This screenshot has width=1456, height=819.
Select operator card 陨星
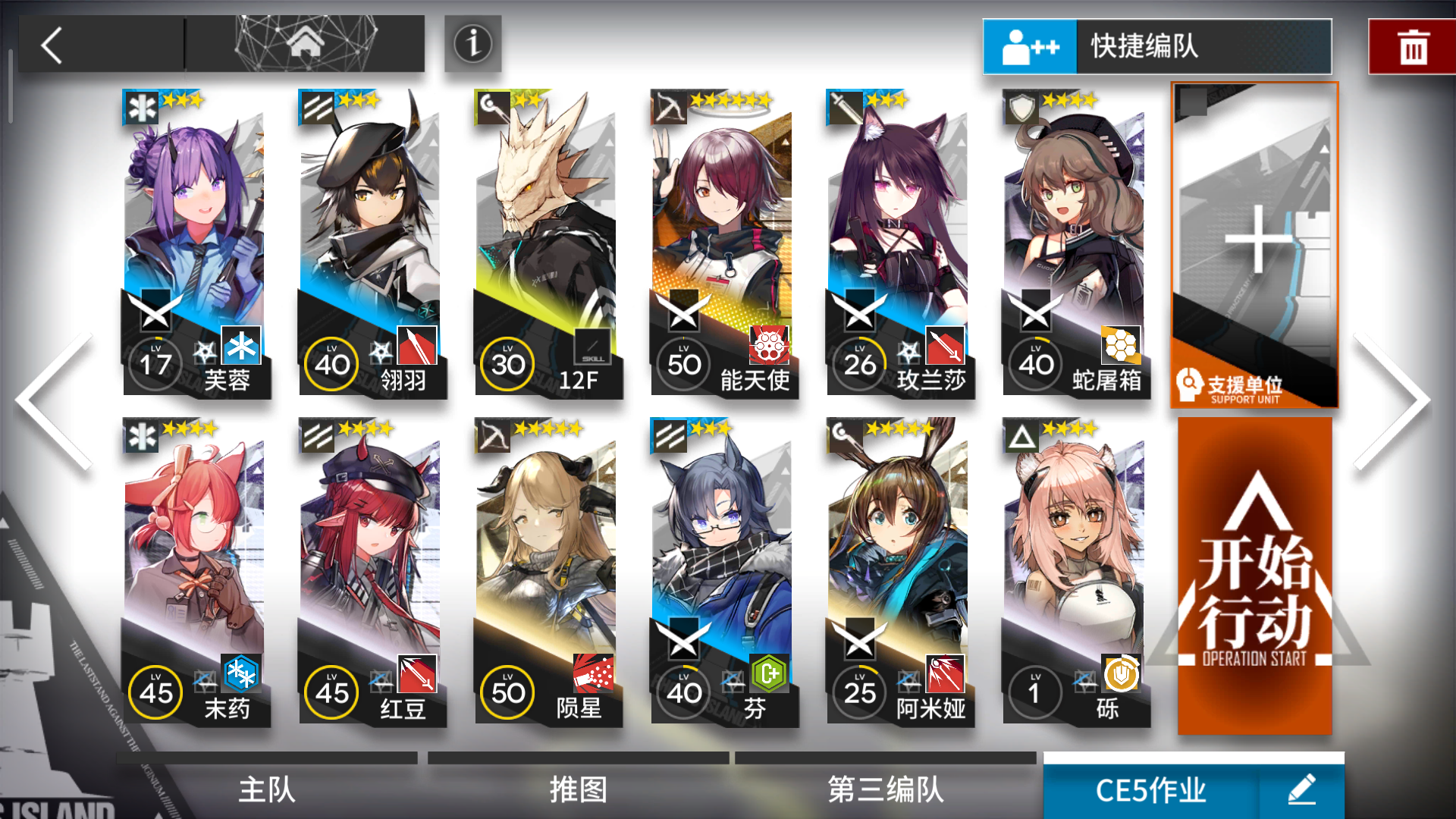point(548,573)
